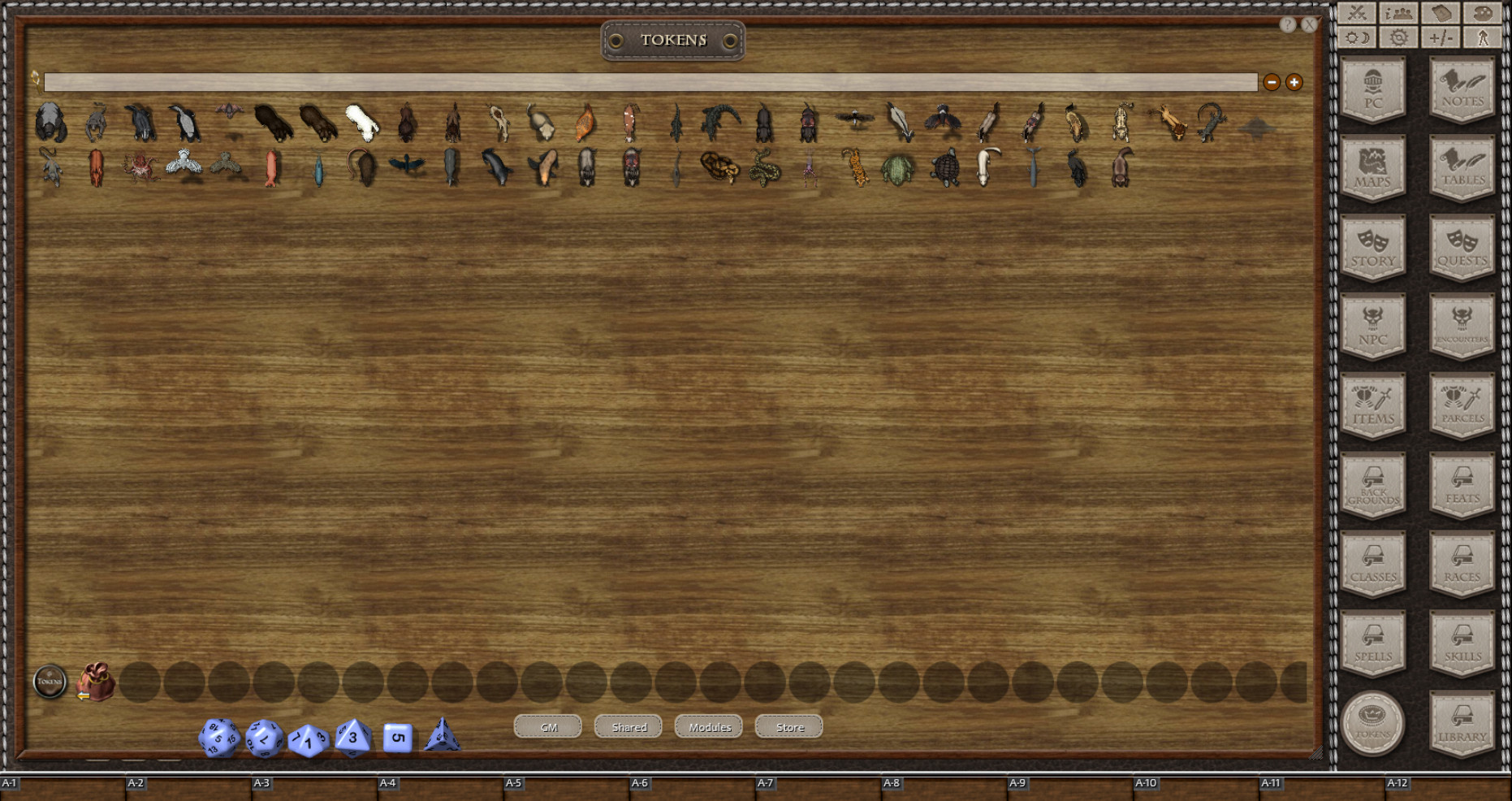Switch to the Modules tab
Viewport: 1512px width, 801px height.
click(x=708, y=726)
